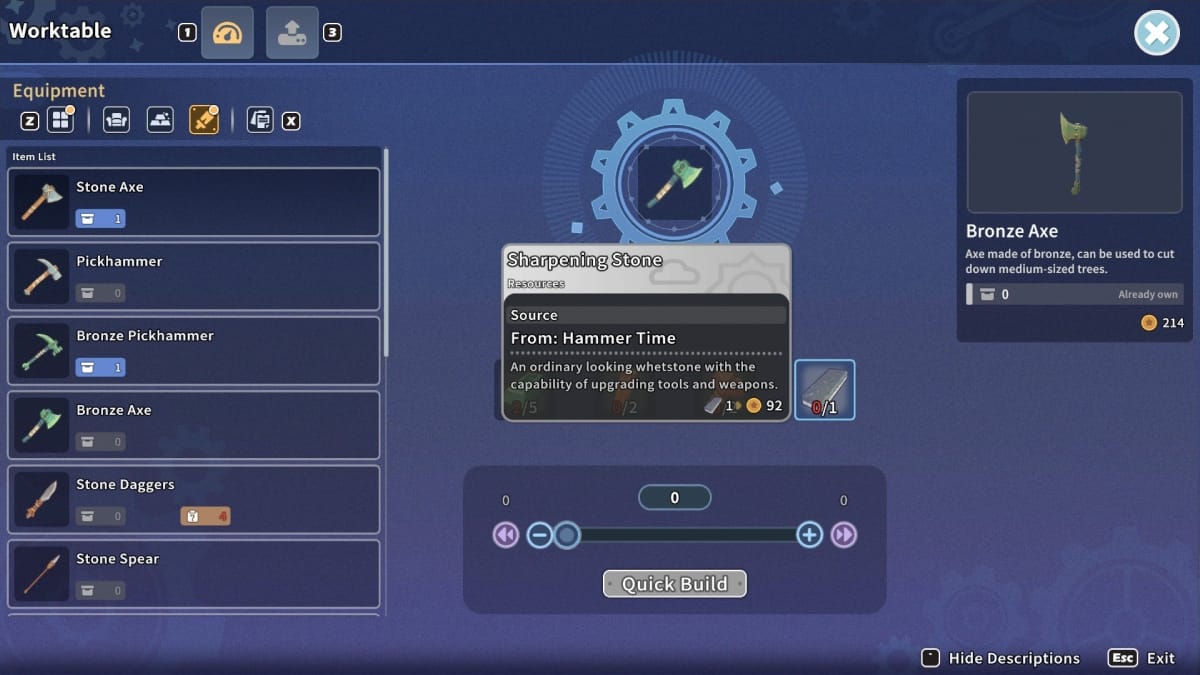Viewport: 1200px width, 675px height.
Task: Set quantity to minimum with rewind arrows
Action: [506, 535]
